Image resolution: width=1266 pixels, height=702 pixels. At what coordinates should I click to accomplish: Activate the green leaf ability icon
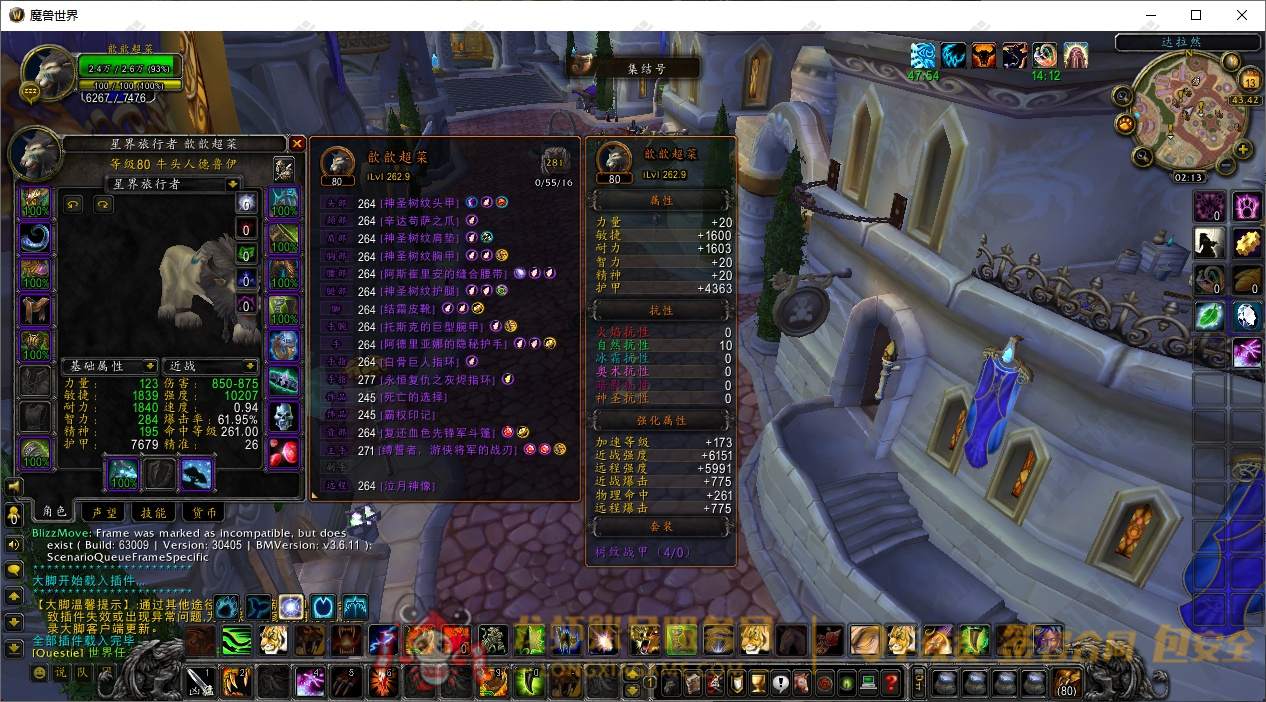1210,317
